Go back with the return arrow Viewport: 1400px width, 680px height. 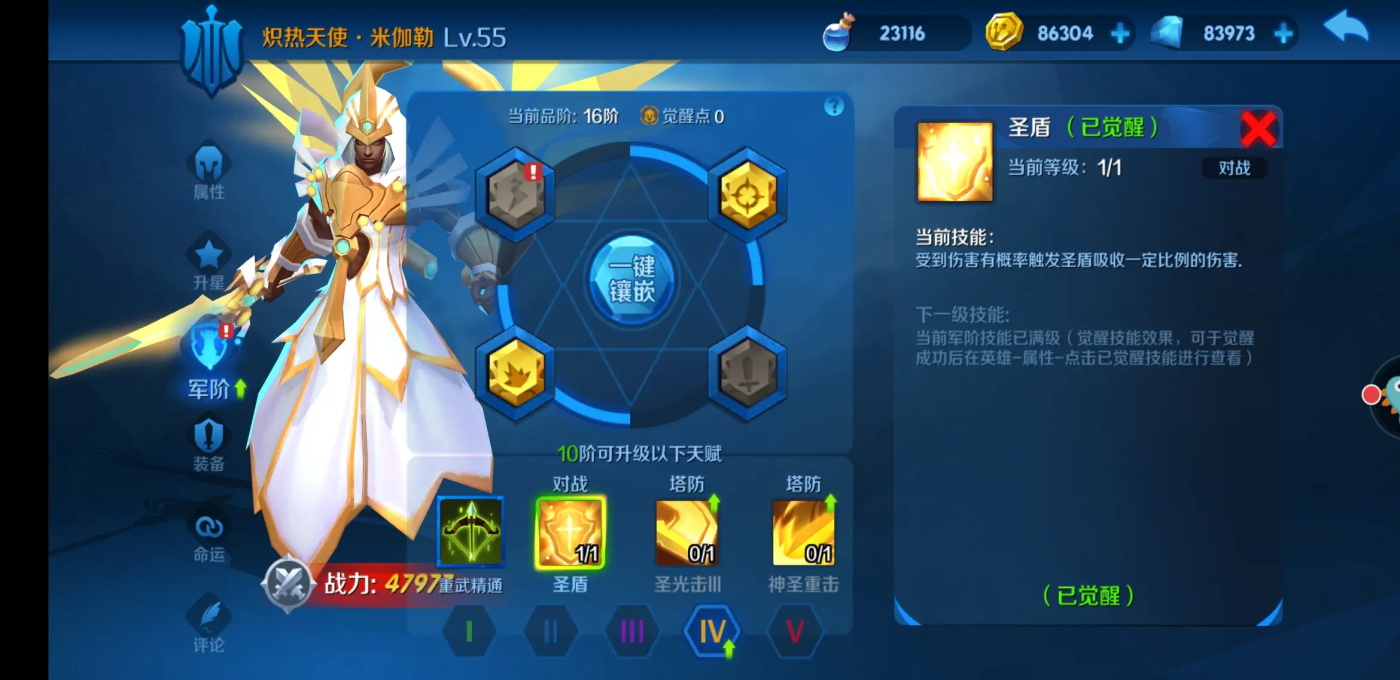coord(1346,29)
